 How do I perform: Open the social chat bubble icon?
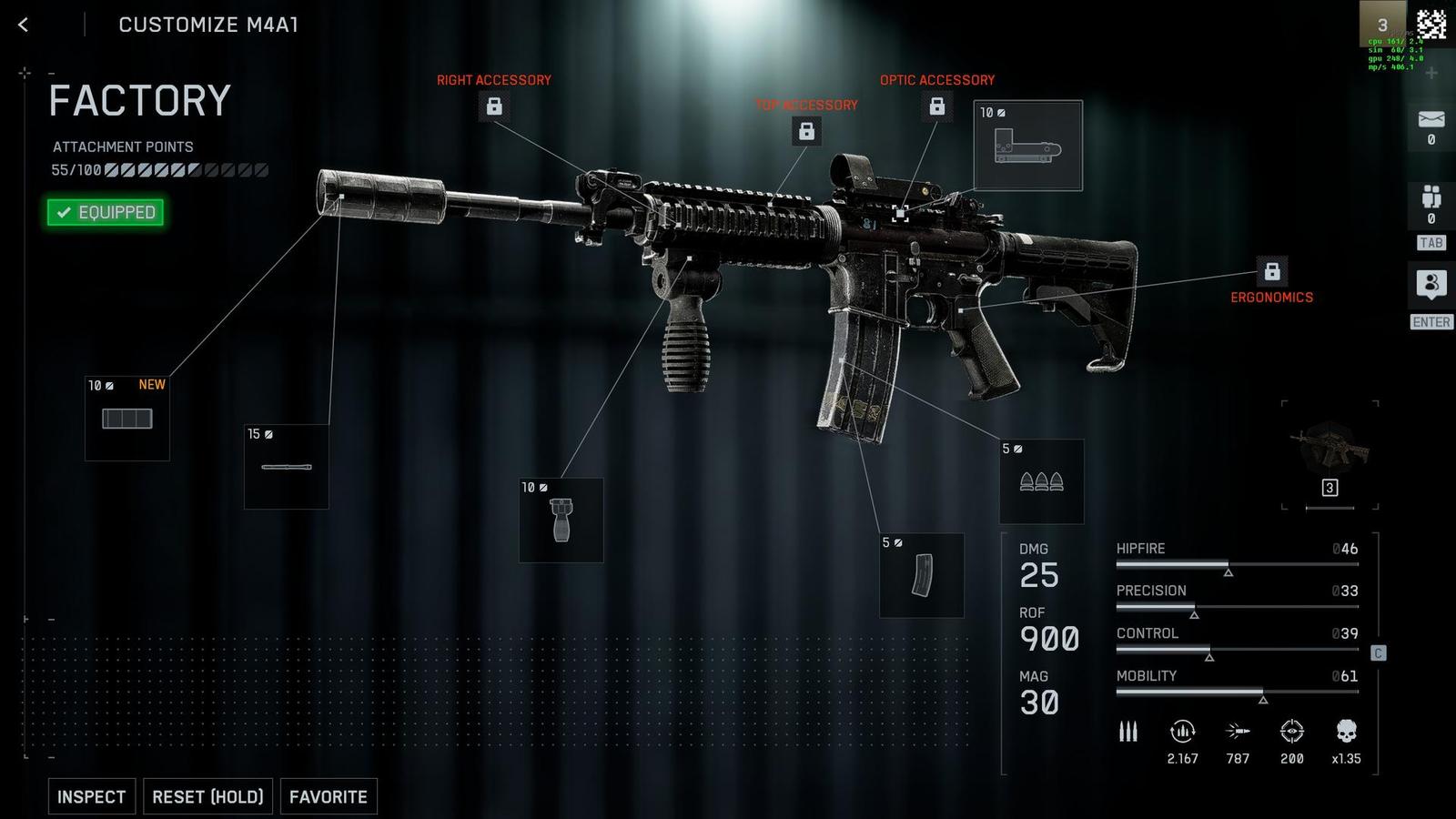tap(1431, 284)
